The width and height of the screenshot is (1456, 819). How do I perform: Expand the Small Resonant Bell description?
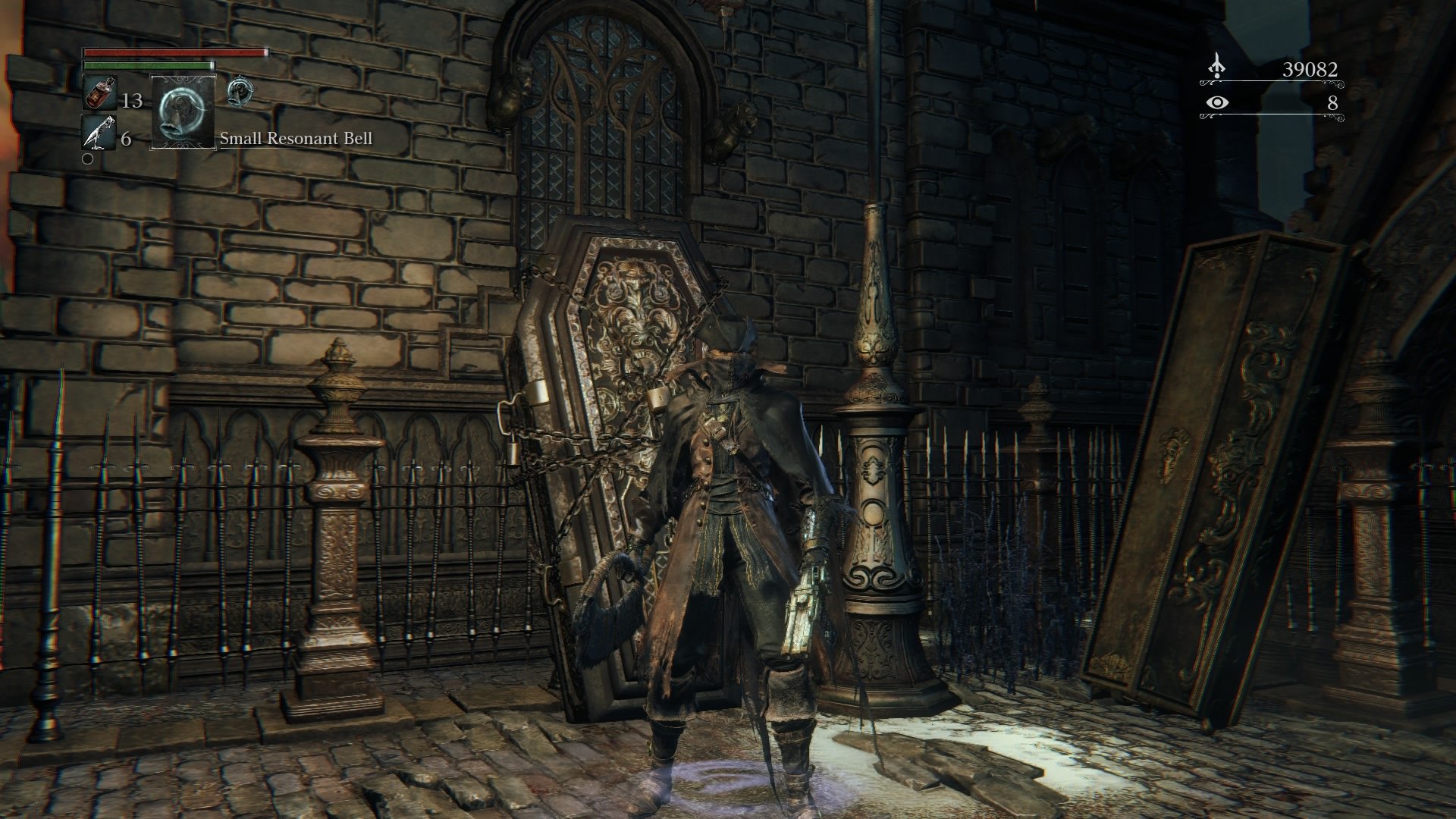(296, 139)
